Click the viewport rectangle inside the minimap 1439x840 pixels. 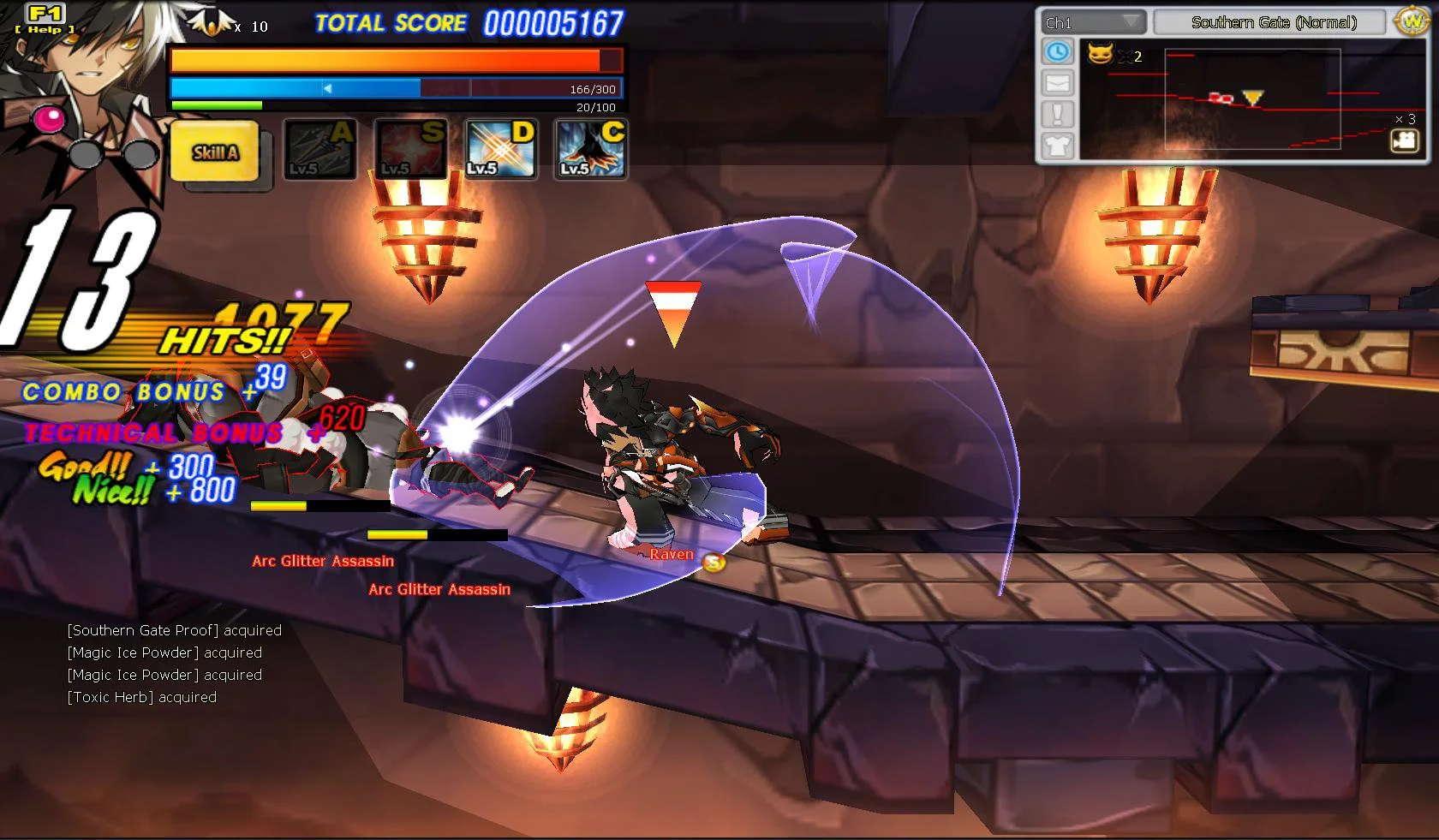(x=1255, y=98)
